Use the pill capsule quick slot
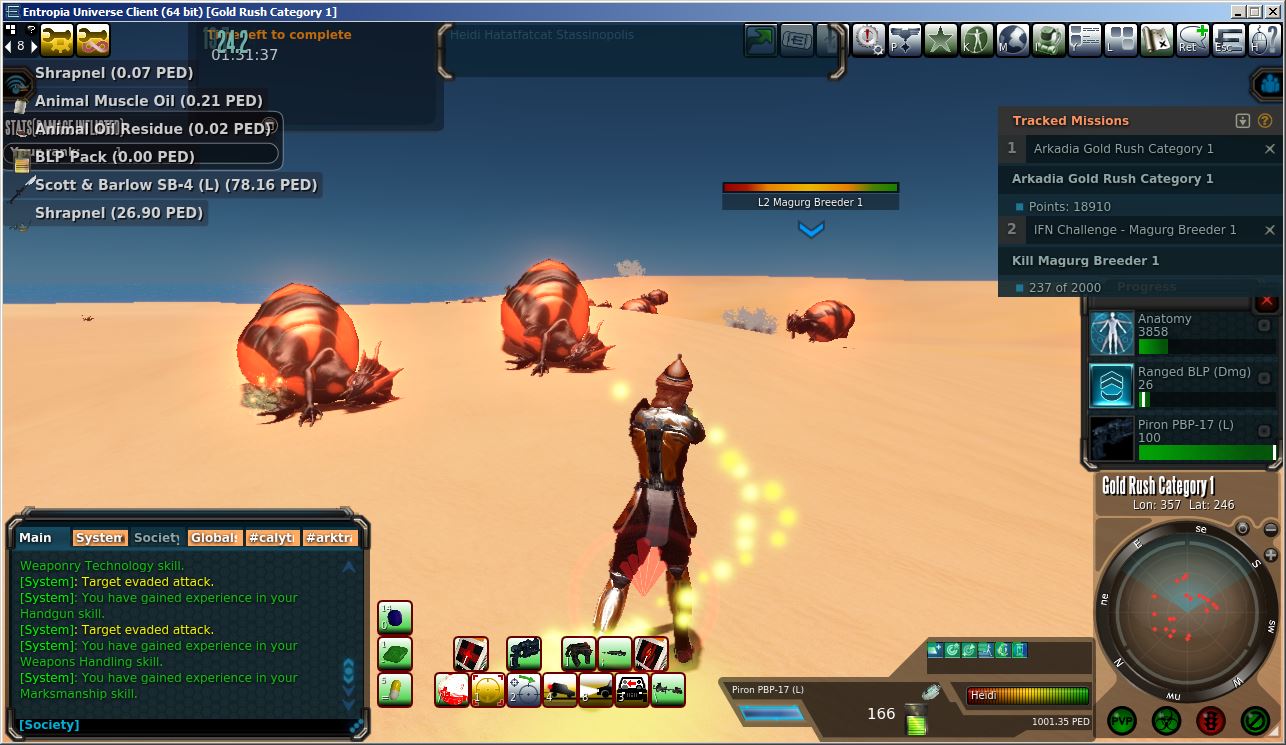The height and width of the screenshot is (745, 1286). [x=395, y=690]
